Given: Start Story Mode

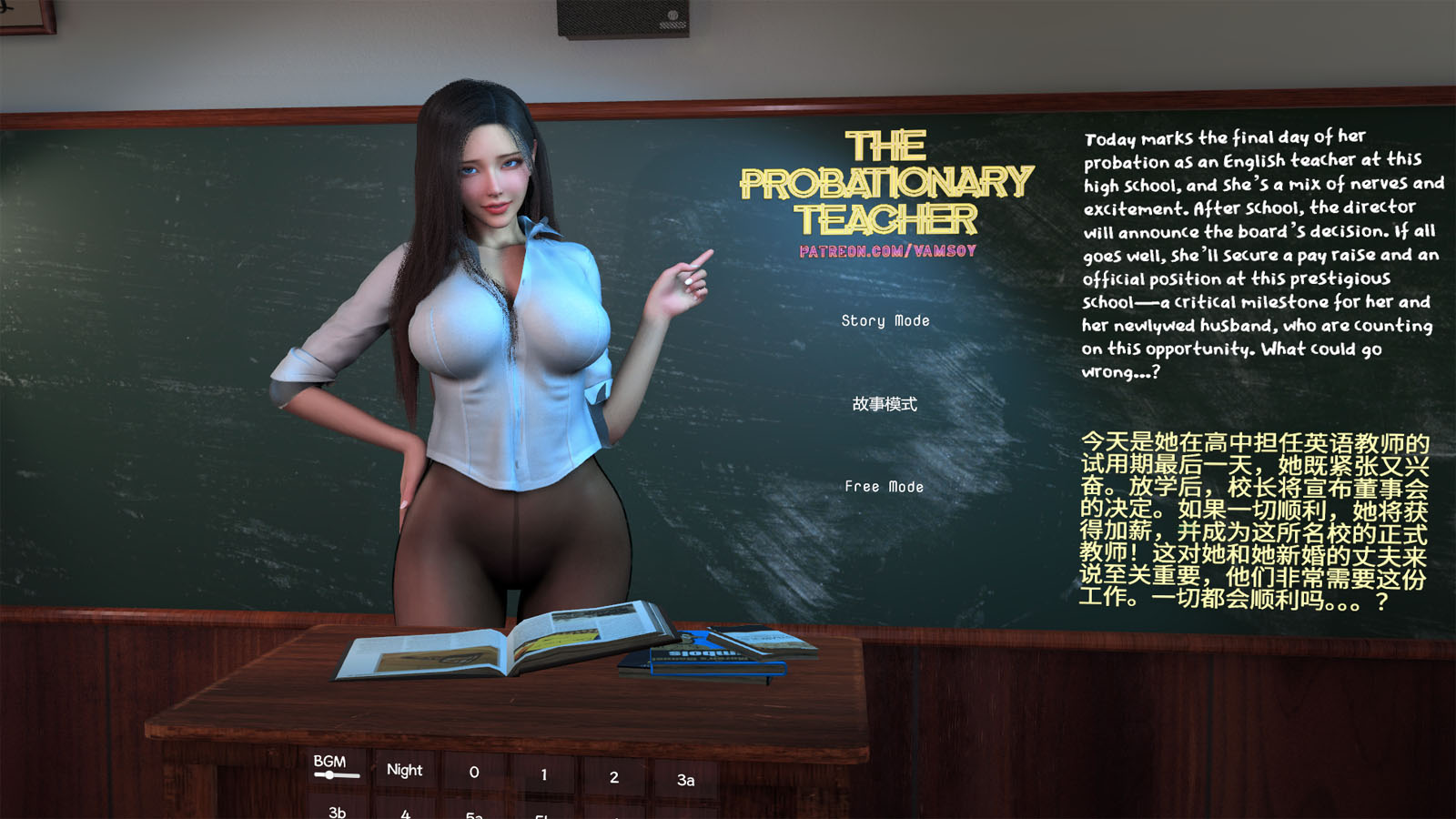Looking at the screenshot, I should coord(885,320).
